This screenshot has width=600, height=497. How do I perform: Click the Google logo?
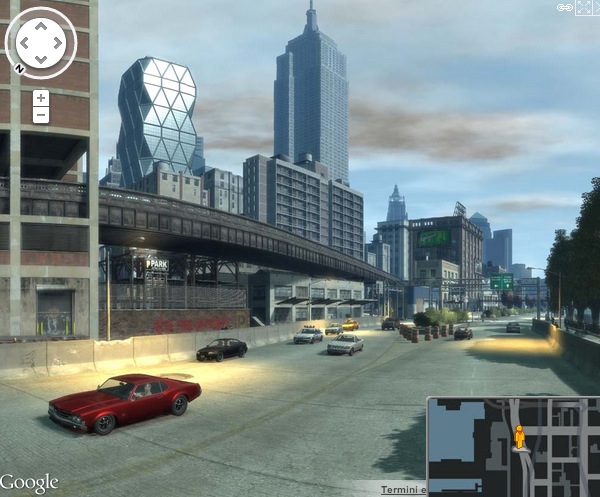point(30,483)
